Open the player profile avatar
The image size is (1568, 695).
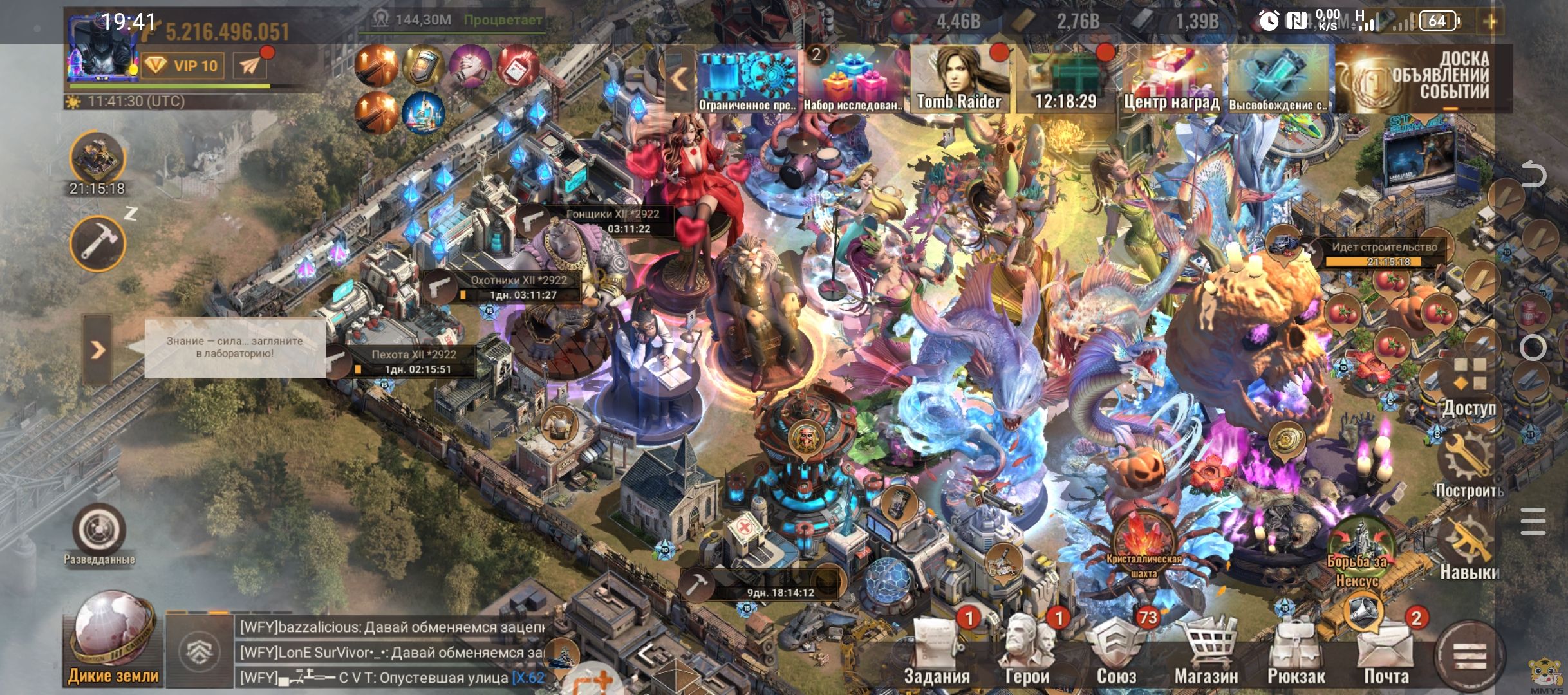click(x=101, y=56)
